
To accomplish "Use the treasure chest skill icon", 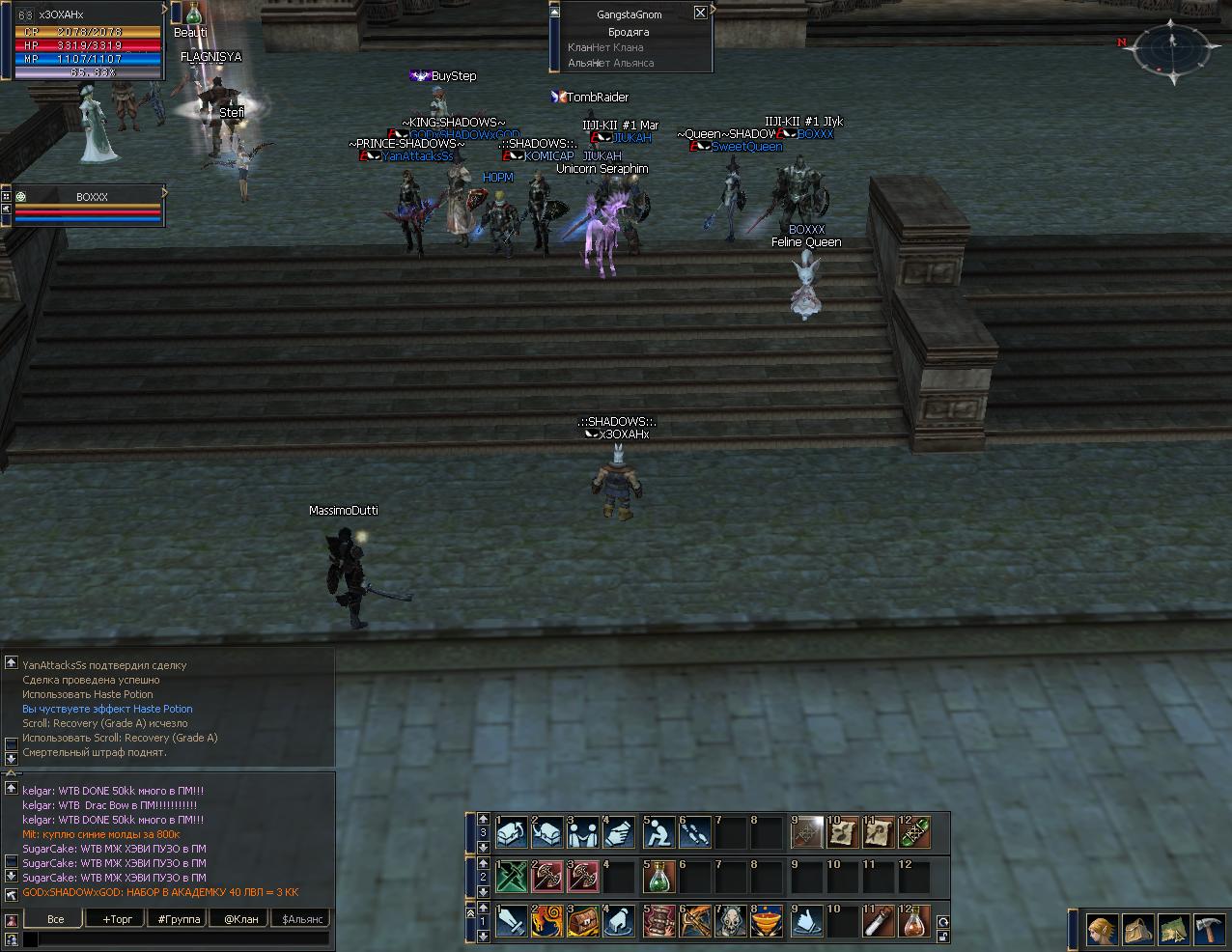I will (x=585, y=923).
